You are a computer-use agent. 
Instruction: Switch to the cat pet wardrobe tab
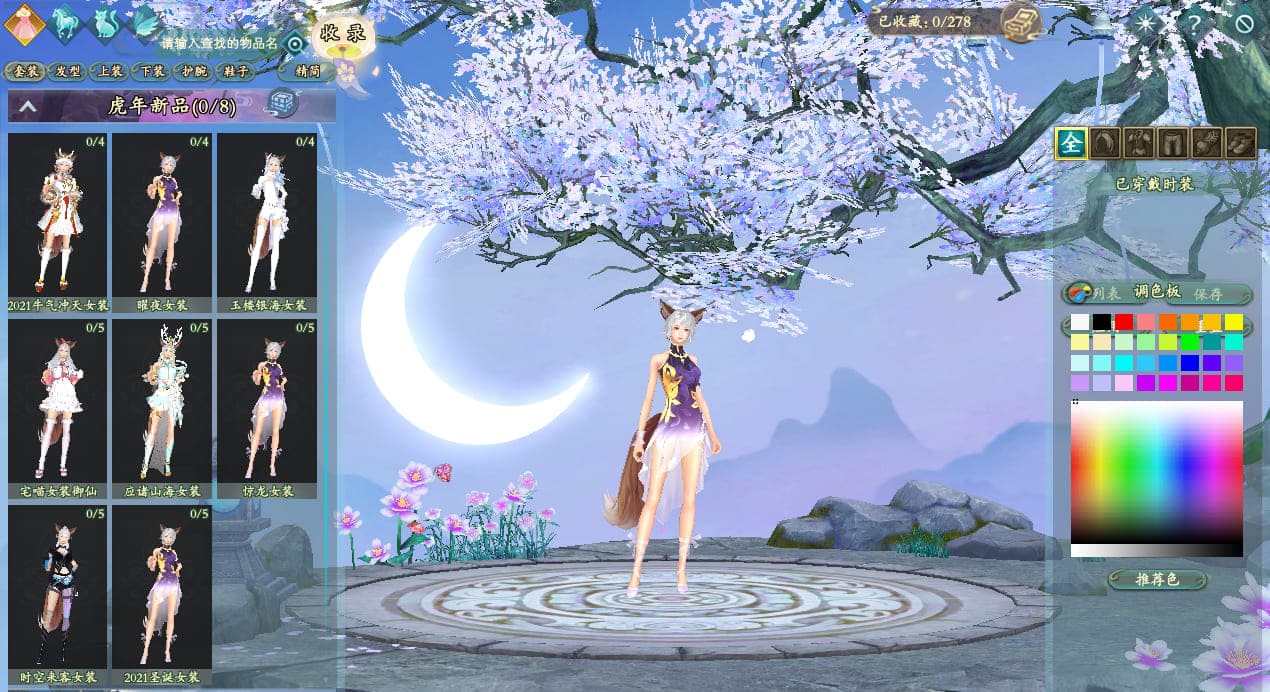108,22
